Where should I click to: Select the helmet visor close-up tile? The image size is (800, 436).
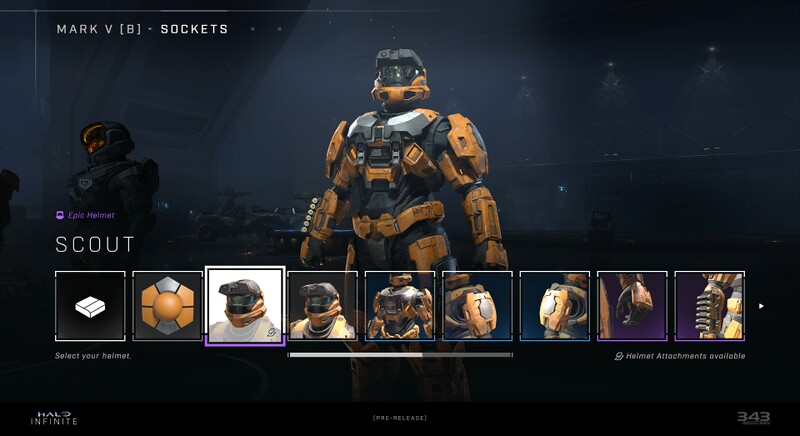[322, 306]
